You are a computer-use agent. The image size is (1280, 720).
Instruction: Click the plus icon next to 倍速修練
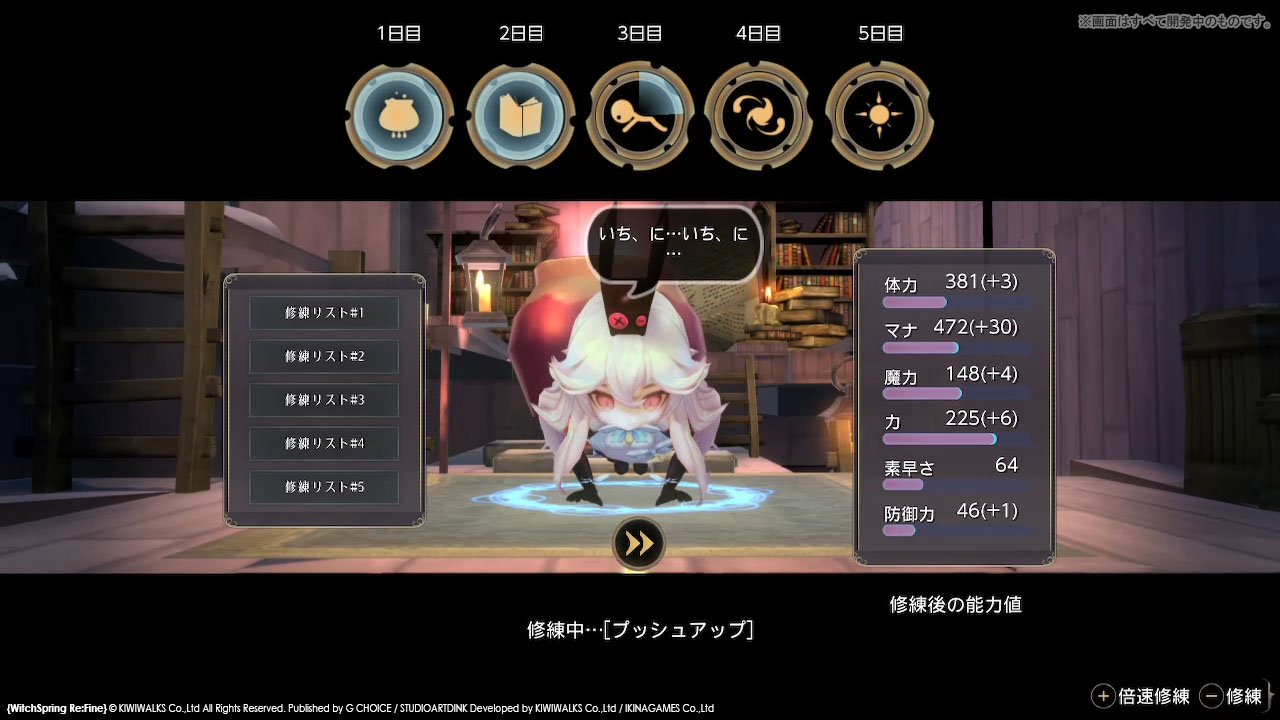(x=1104, y=695)
